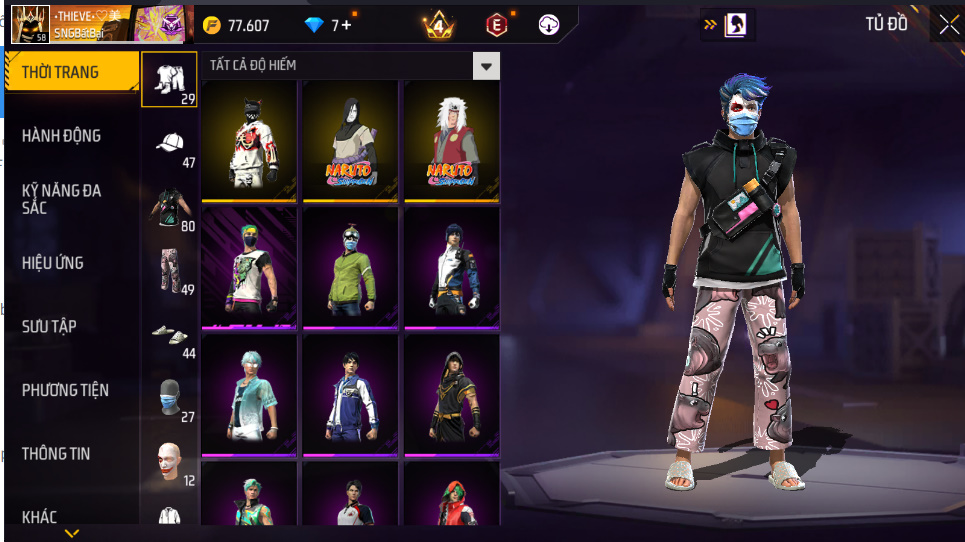
Task: Open the Thời Trang fashion menu
Action: [x=70, y=72]
